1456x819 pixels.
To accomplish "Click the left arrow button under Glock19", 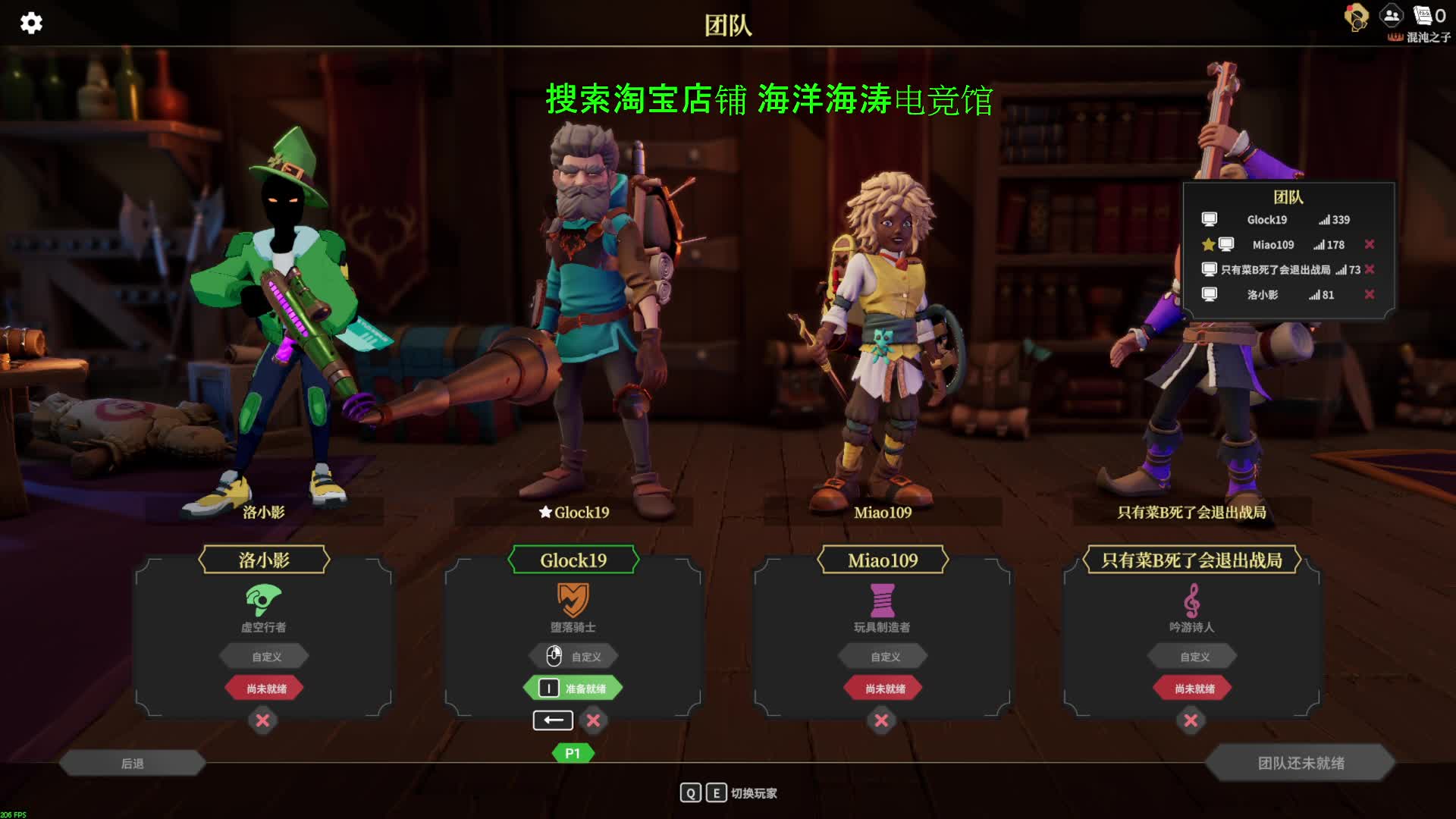I will coord(553,720).
